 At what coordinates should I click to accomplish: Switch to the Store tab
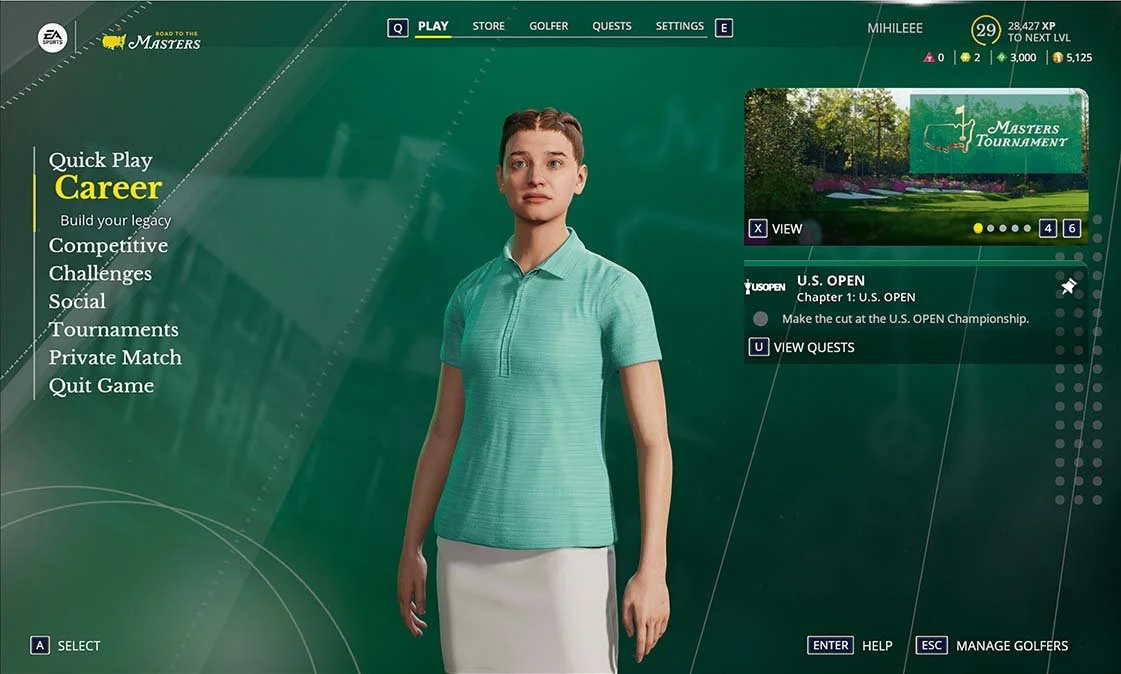pyautogui.click(x=488, y=26)
